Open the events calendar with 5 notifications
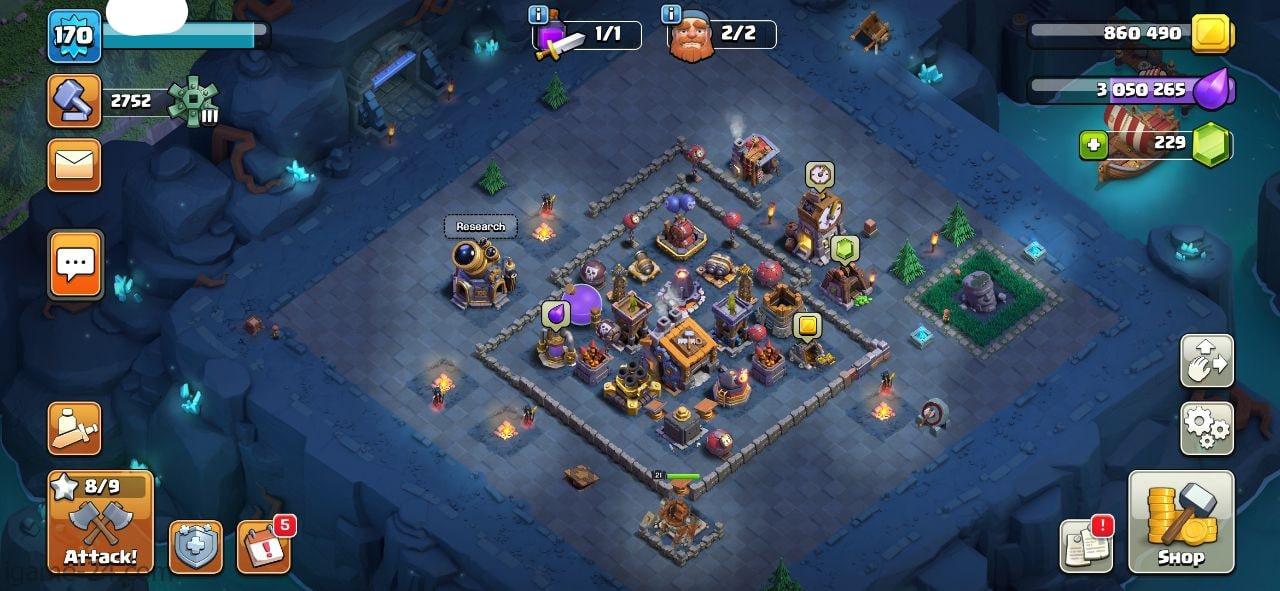Screen dimensions: 1280x591 tap(263, 547)
